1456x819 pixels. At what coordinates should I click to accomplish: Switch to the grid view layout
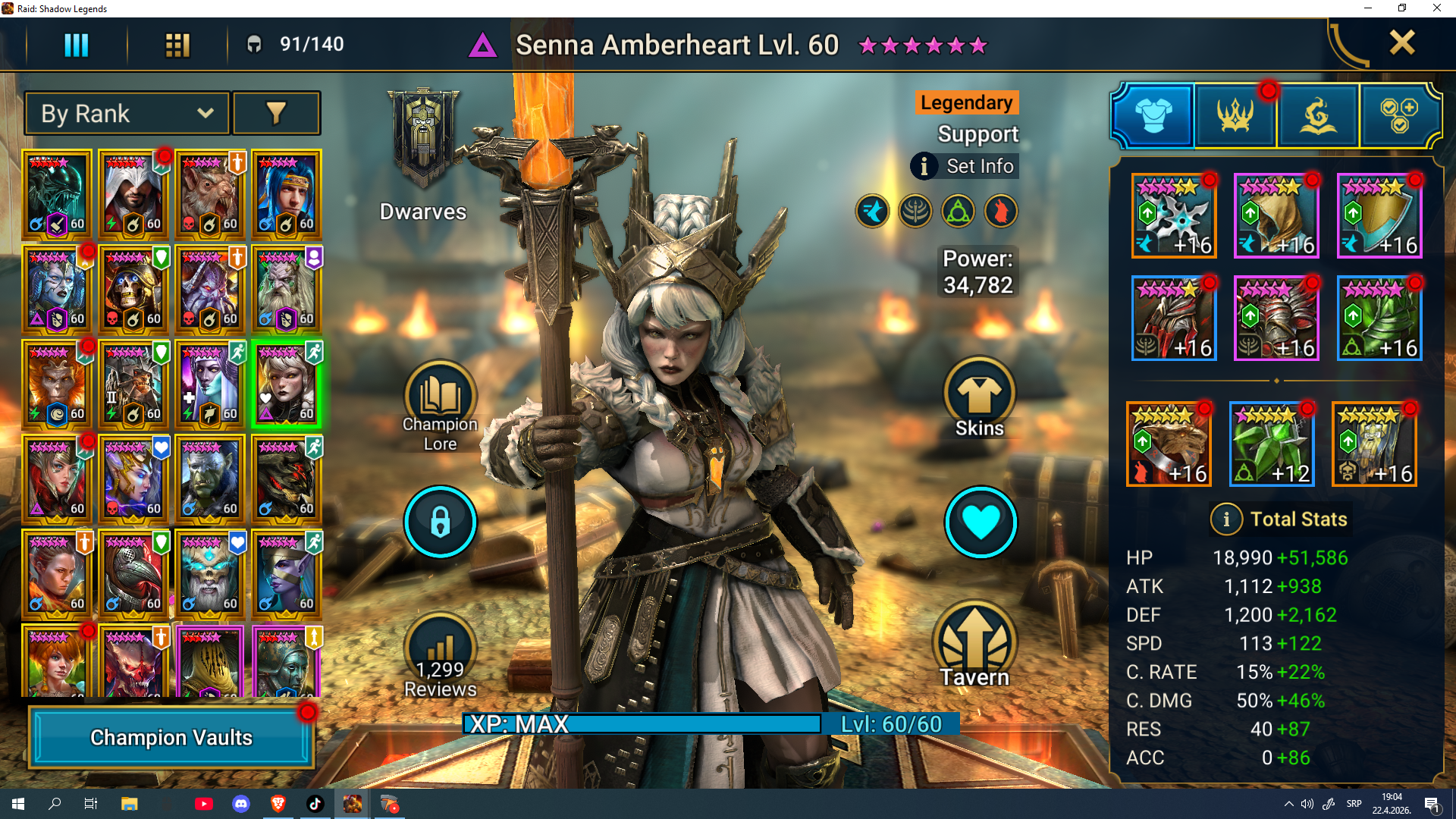point(177,45)
